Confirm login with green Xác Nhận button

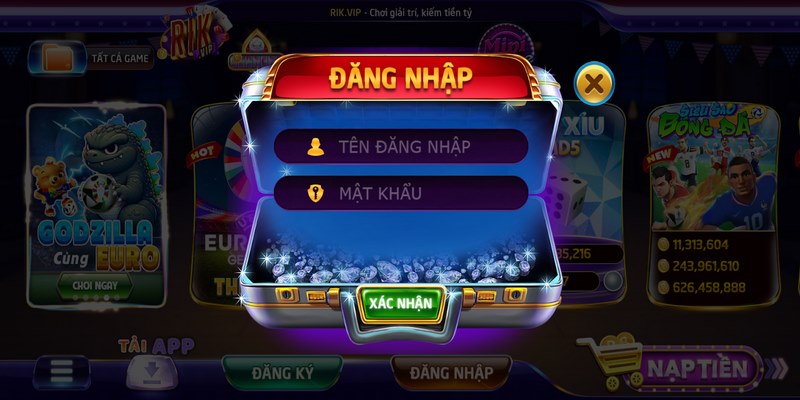coord(399,304)
